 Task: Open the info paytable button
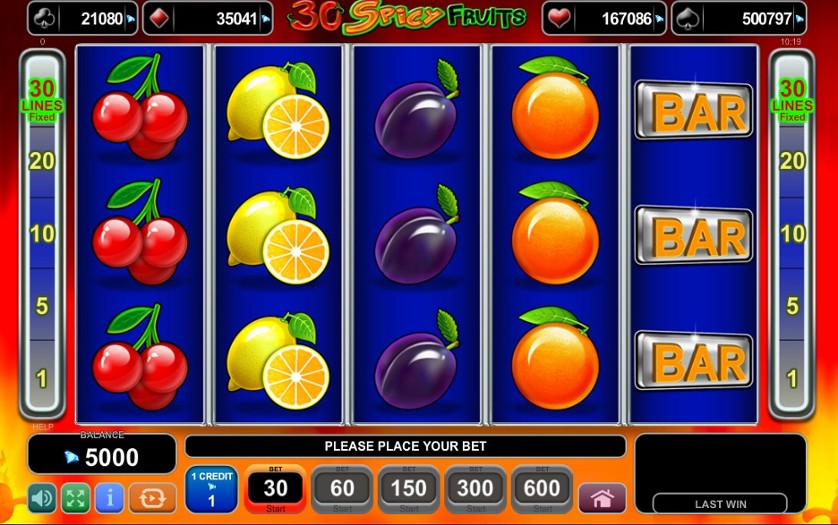[109, 498]
